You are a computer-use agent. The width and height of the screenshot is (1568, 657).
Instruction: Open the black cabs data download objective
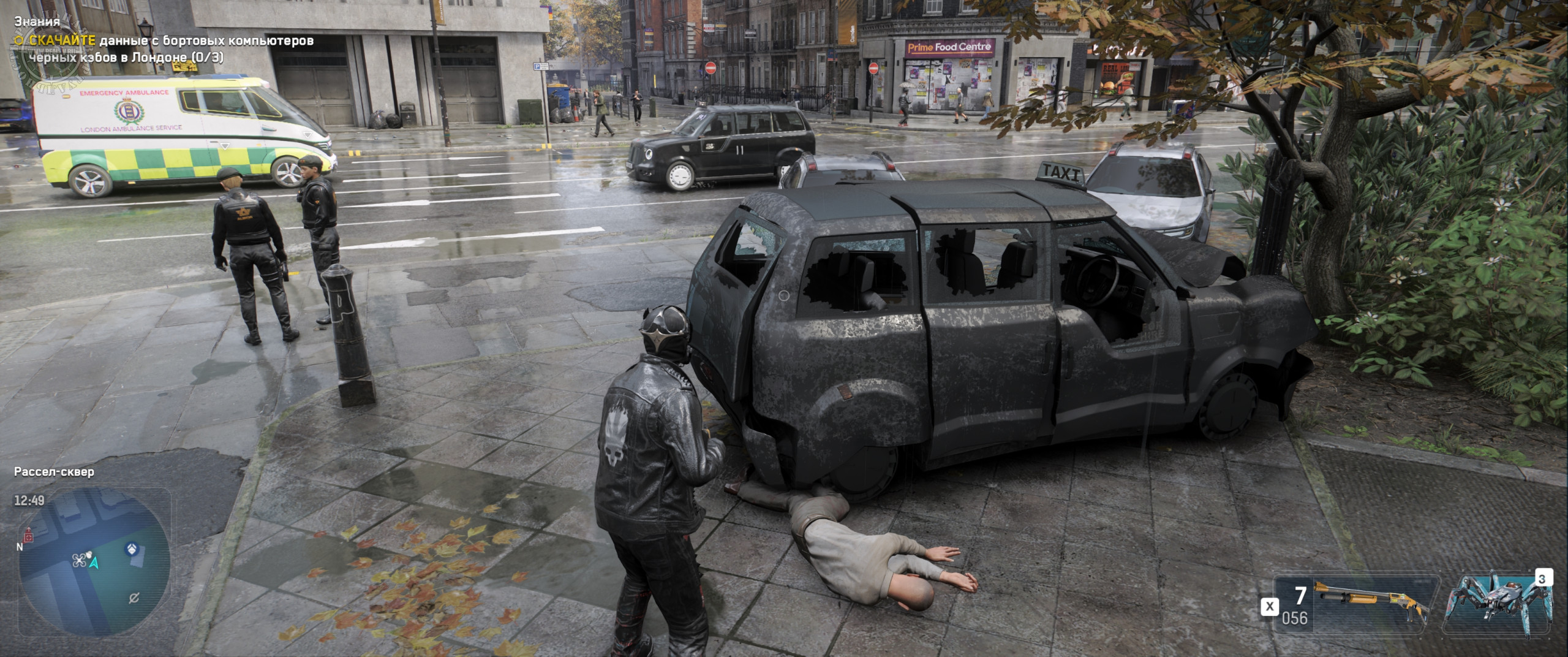tap(165, 48)
